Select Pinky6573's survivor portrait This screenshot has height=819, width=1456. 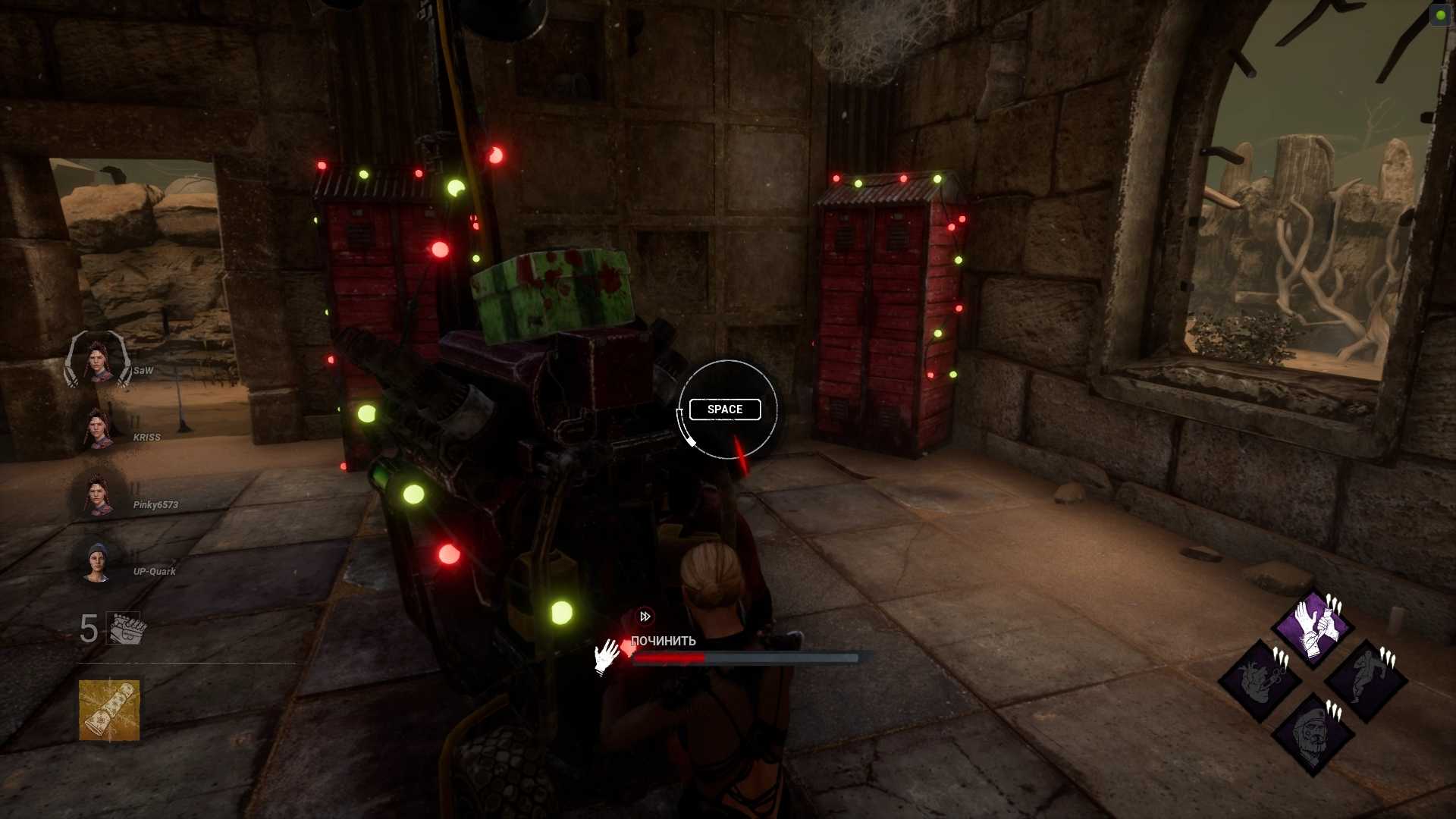98,495
